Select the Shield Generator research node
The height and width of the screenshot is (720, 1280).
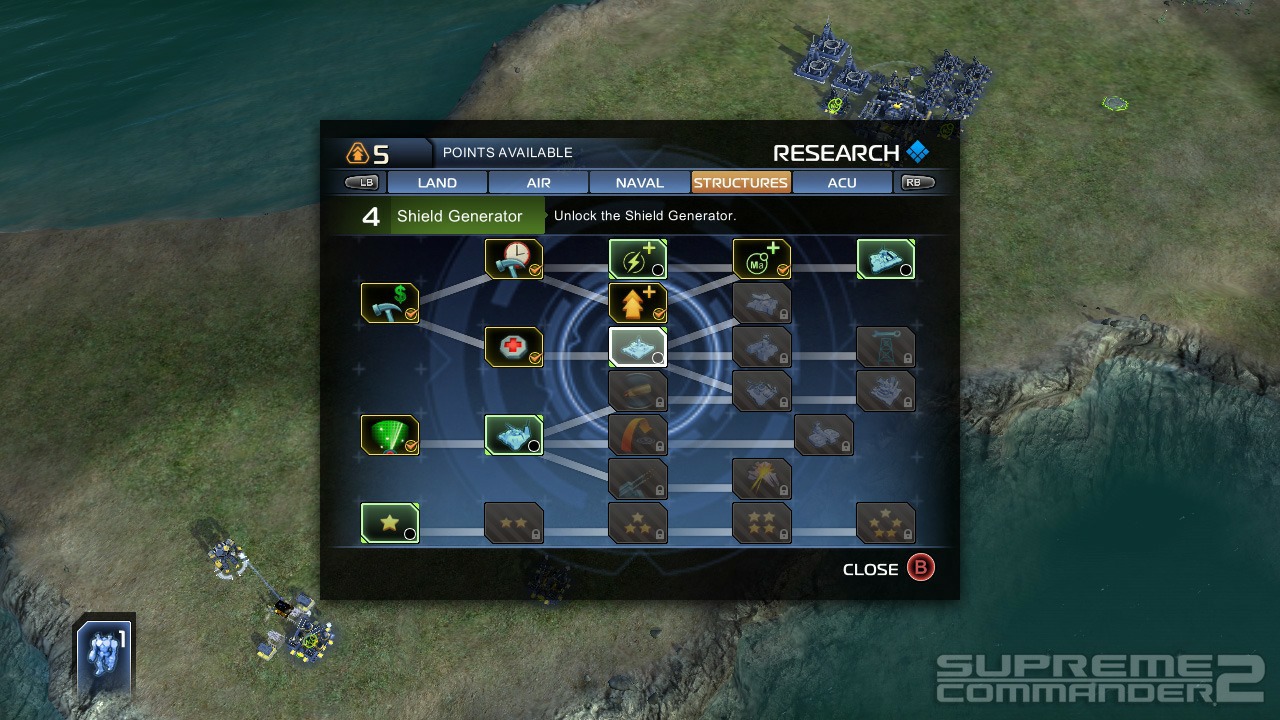click(637, 346)
